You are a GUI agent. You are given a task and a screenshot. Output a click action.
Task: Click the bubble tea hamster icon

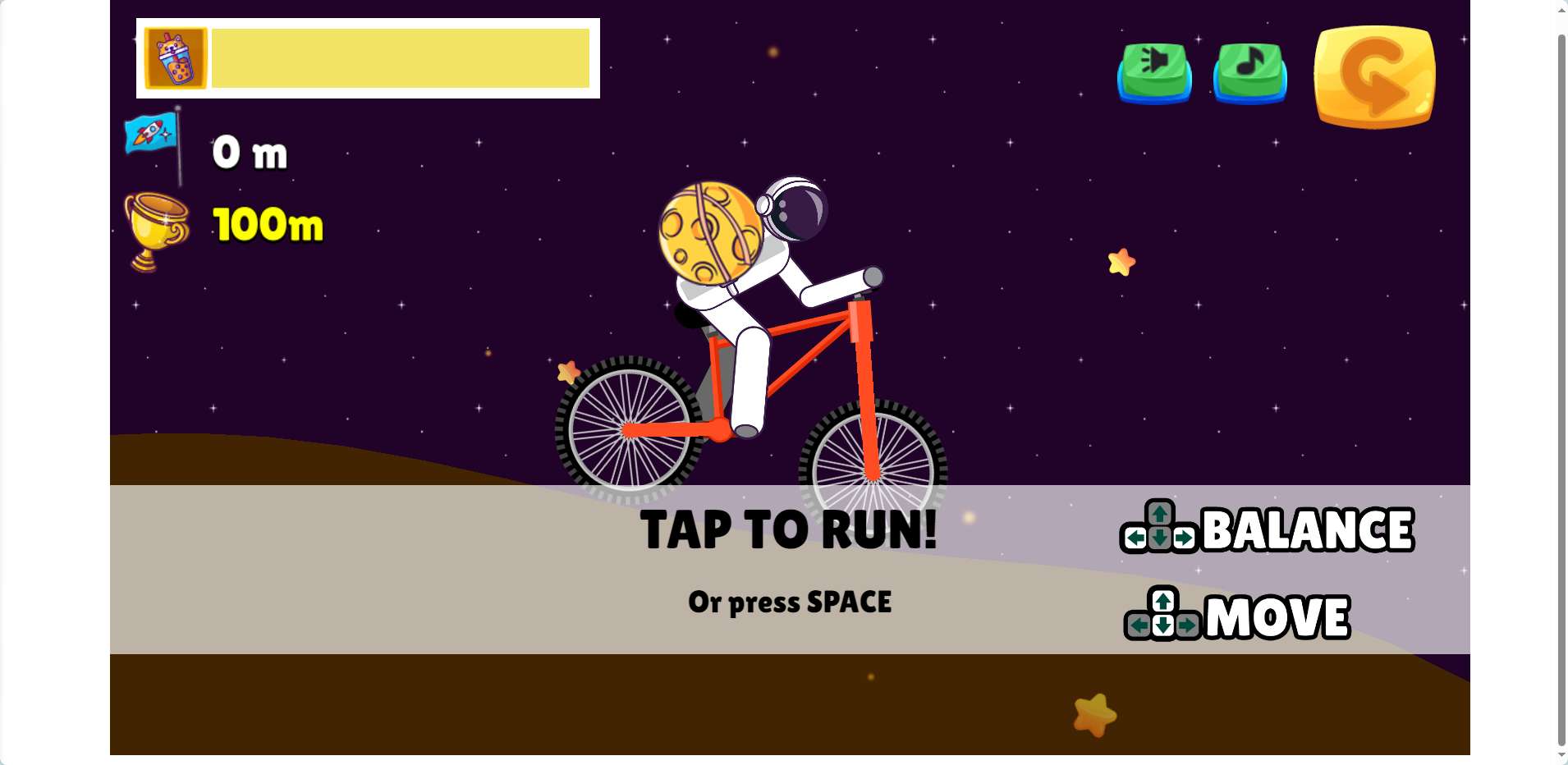176,58
